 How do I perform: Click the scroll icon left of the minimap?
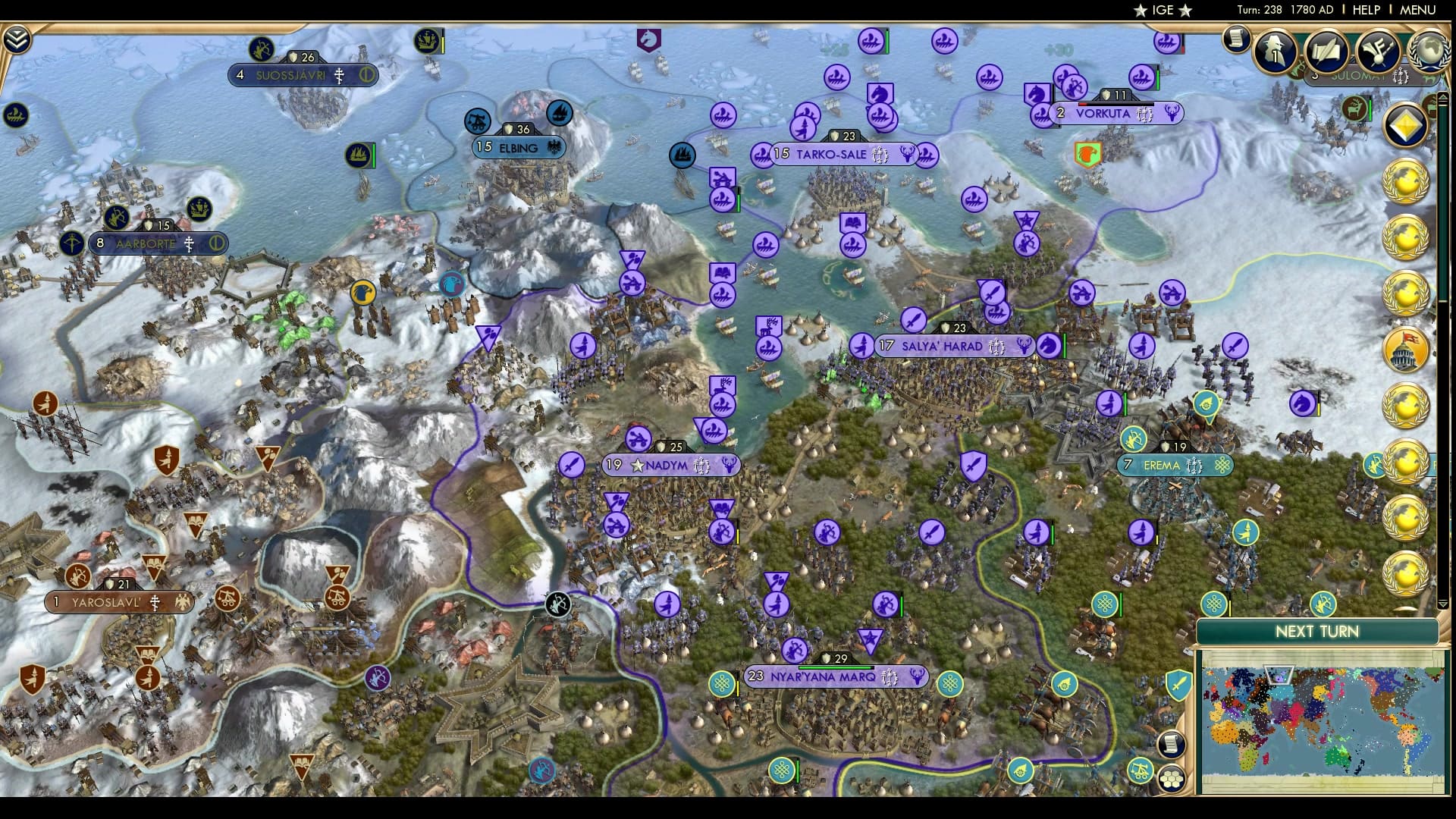(1172, 744)
